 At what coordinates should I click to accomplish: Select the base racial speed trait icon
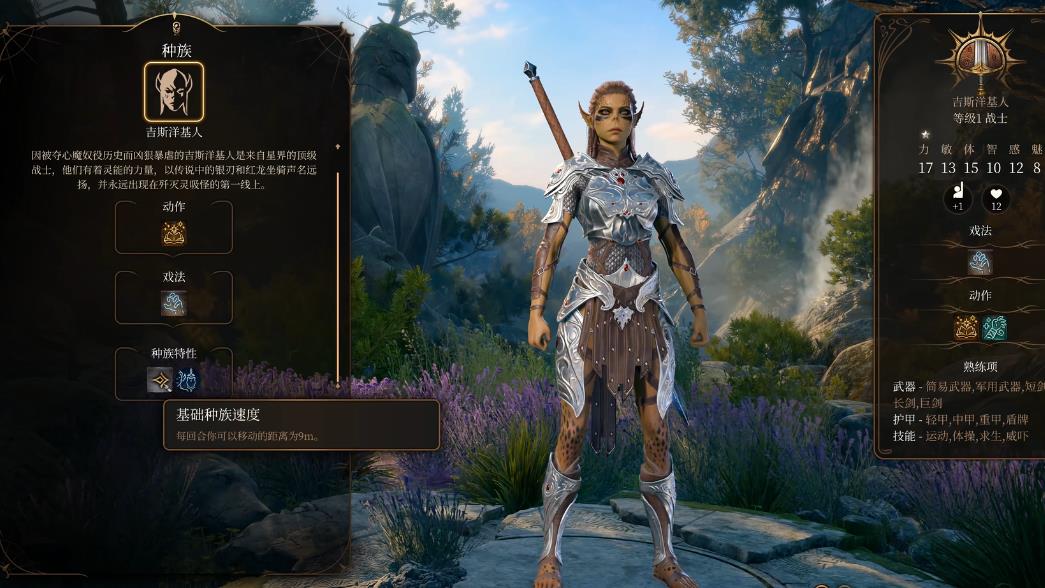pos(160,380)
